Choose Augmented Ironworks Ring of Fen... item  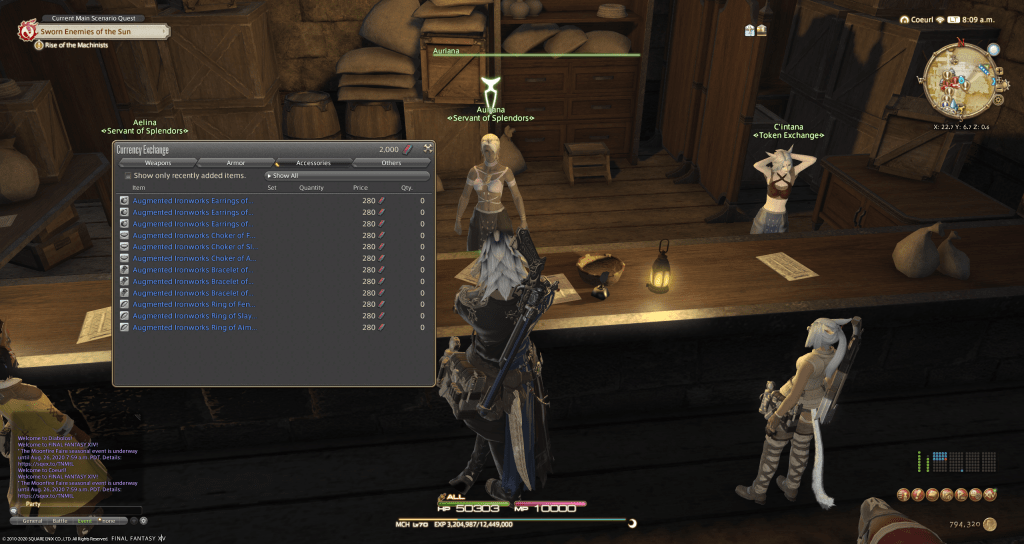click(190, 304)
